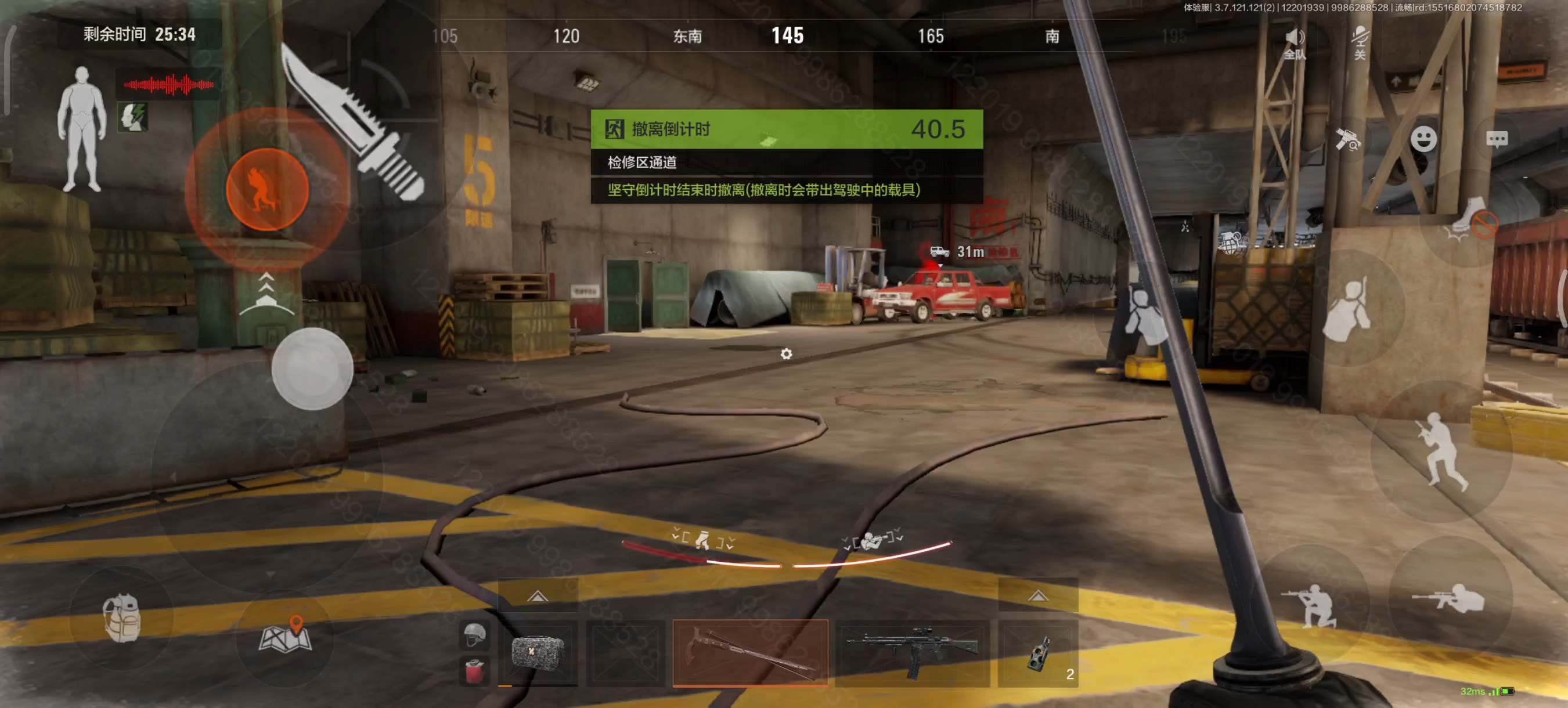The width and height of the screenshot is (1568, 708).
Task: Toggle the microphone off/on button
Action: click(1359, 42)
